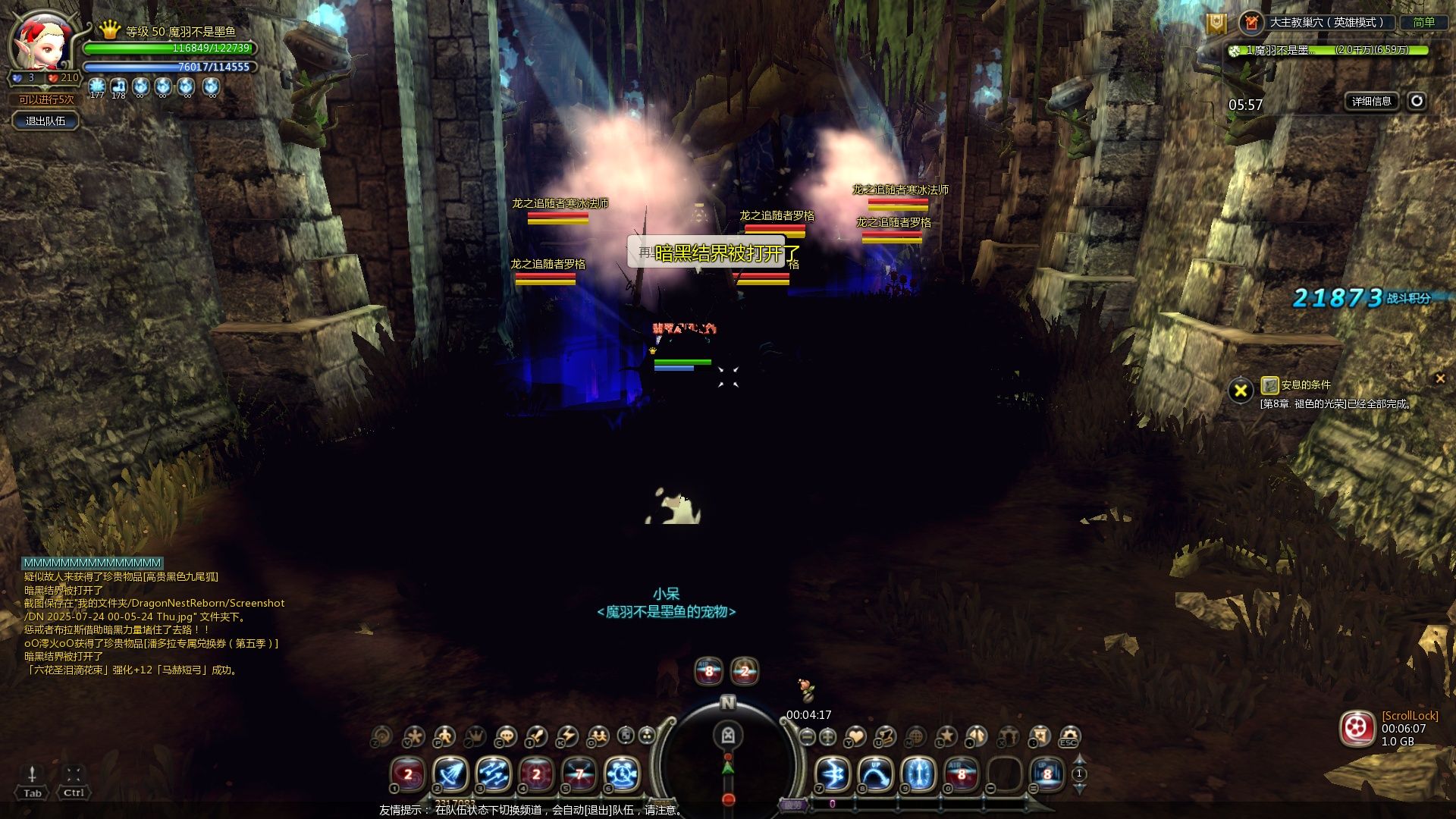Activate the fan-arrow shot skill in slot 2
Viewport: 1456px width, 819px height.
pos(450,775)
